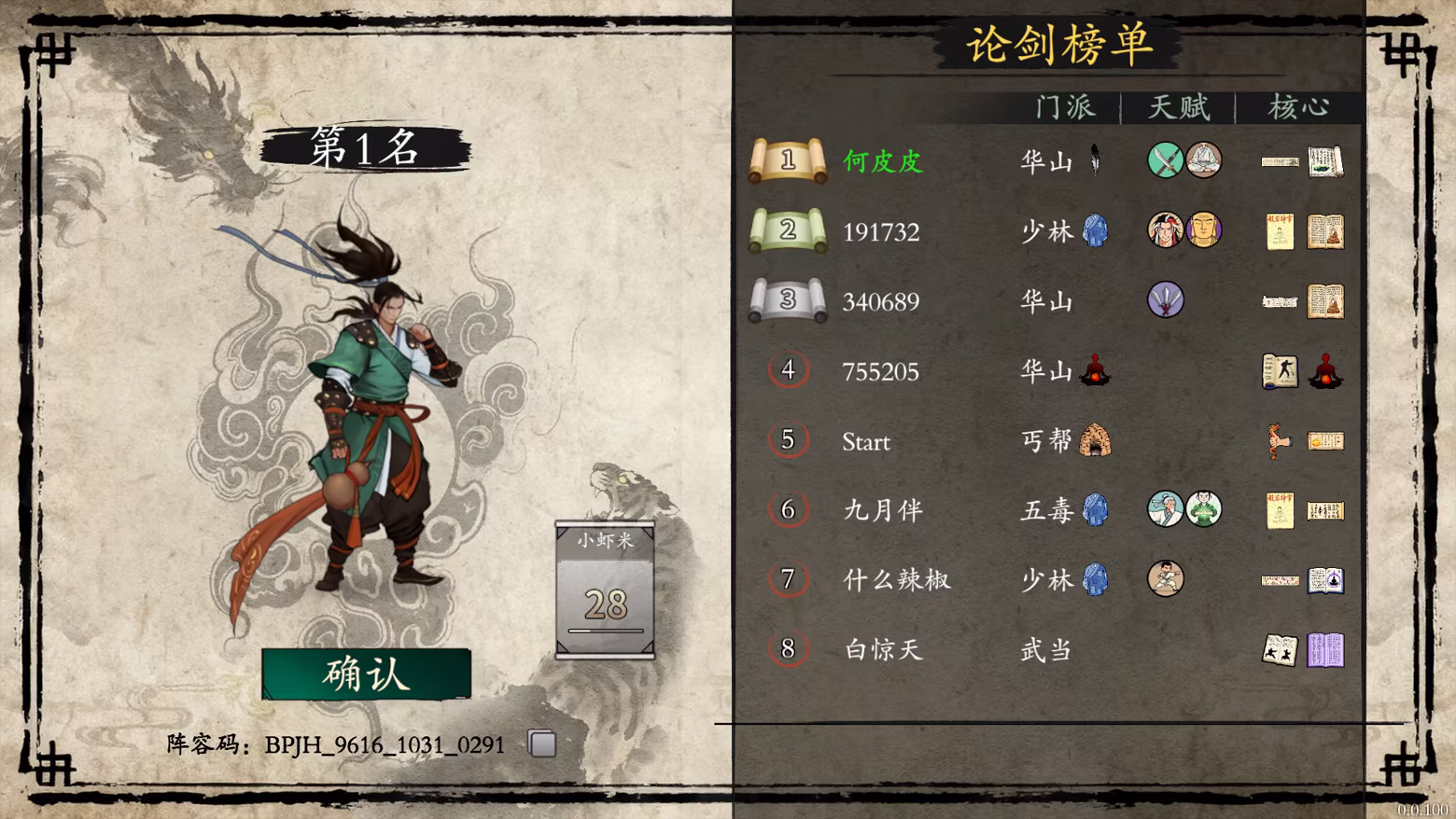The image size is (1456, 819).
Task: Click the silver scroll rank 3 badge
Action: 789,300
